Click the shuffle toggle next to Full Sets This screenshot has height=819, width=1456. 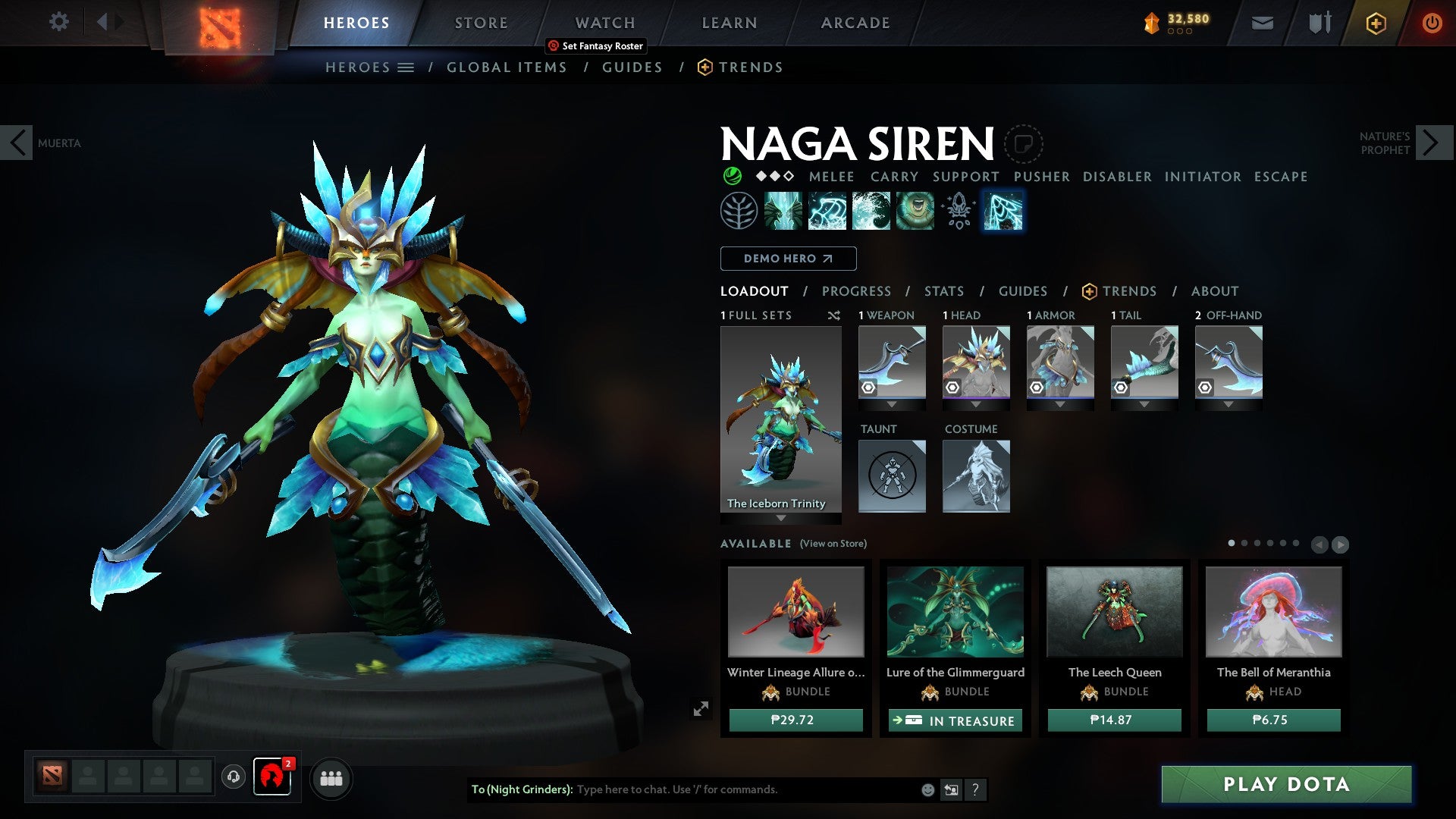(834, 315)
